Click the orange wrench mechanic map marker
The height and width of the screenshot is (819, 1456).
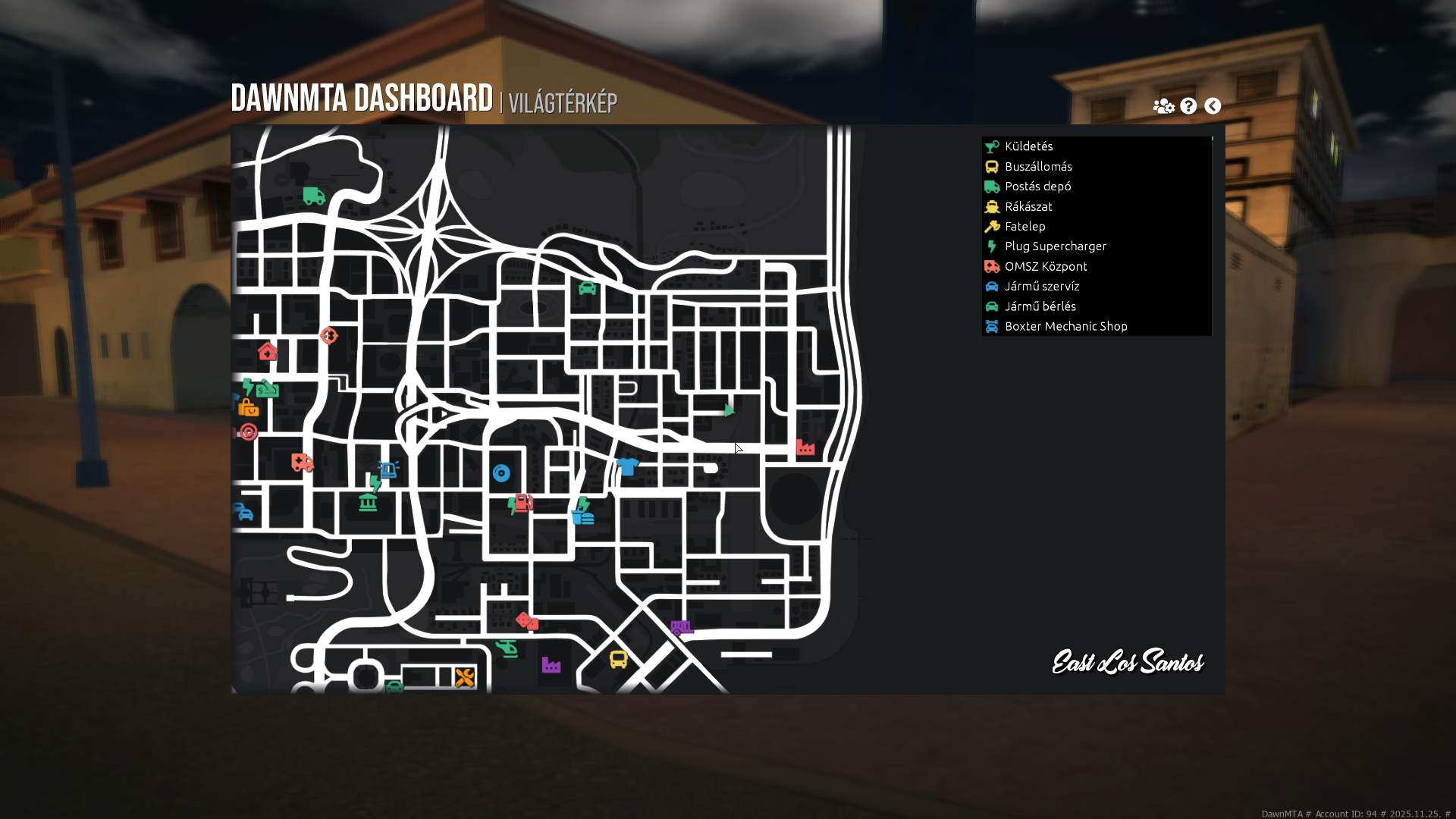pyautogui.click(x=465, y=677)
